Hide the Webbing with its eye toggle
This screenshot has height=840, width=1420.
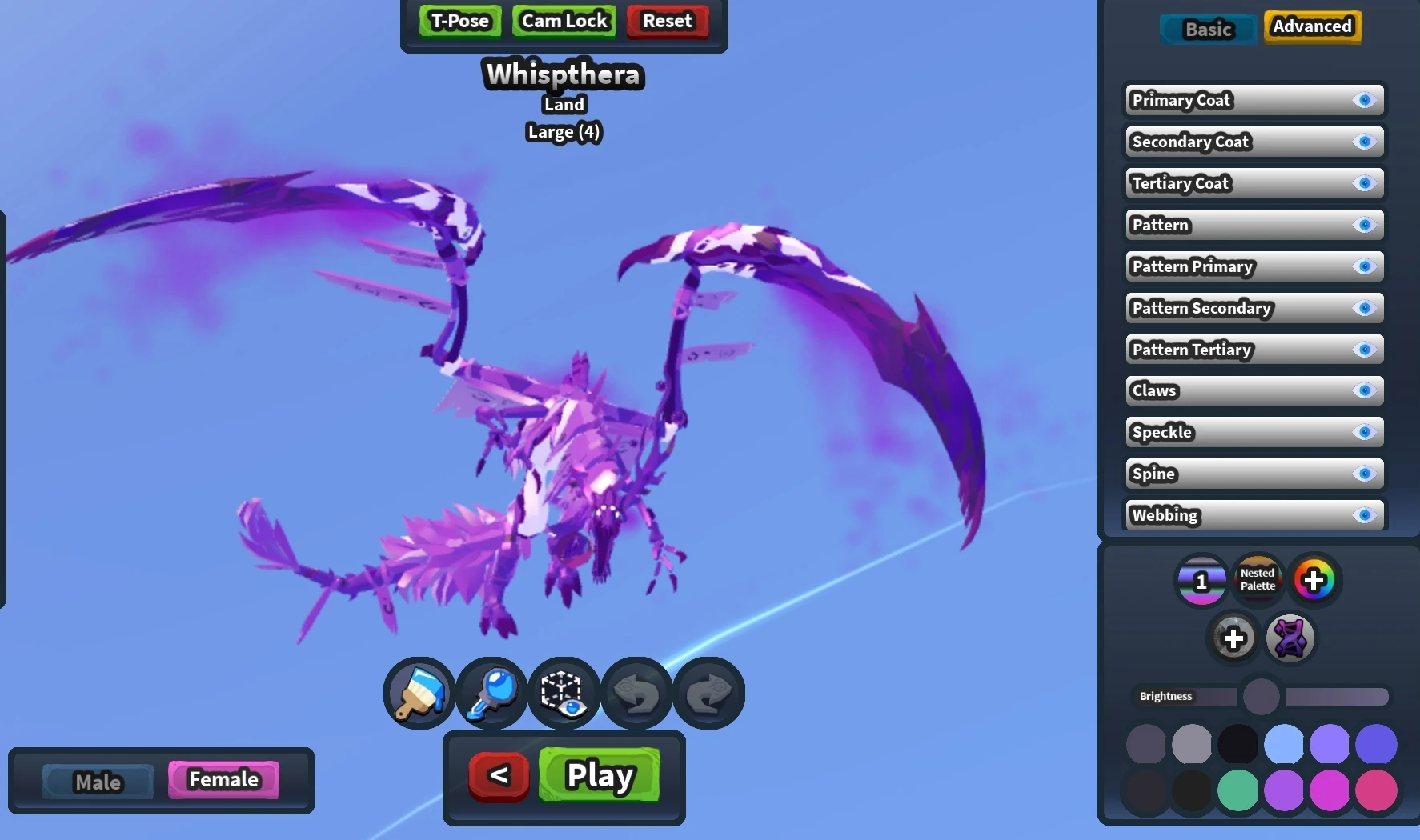1364,515
